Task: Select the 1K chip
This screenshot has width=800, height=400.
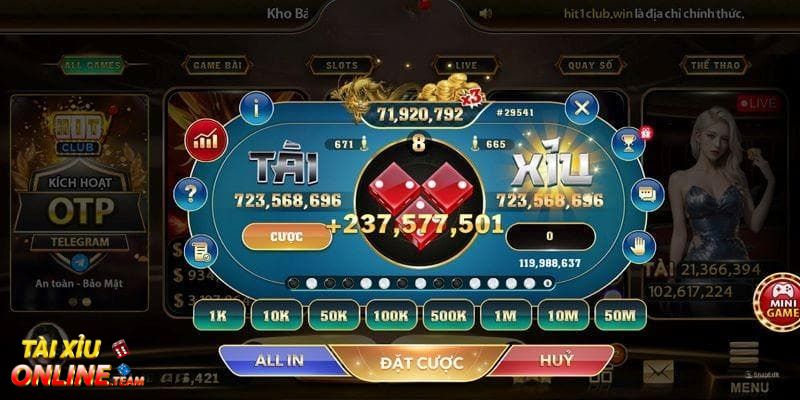Action: (x=218, y=315)
